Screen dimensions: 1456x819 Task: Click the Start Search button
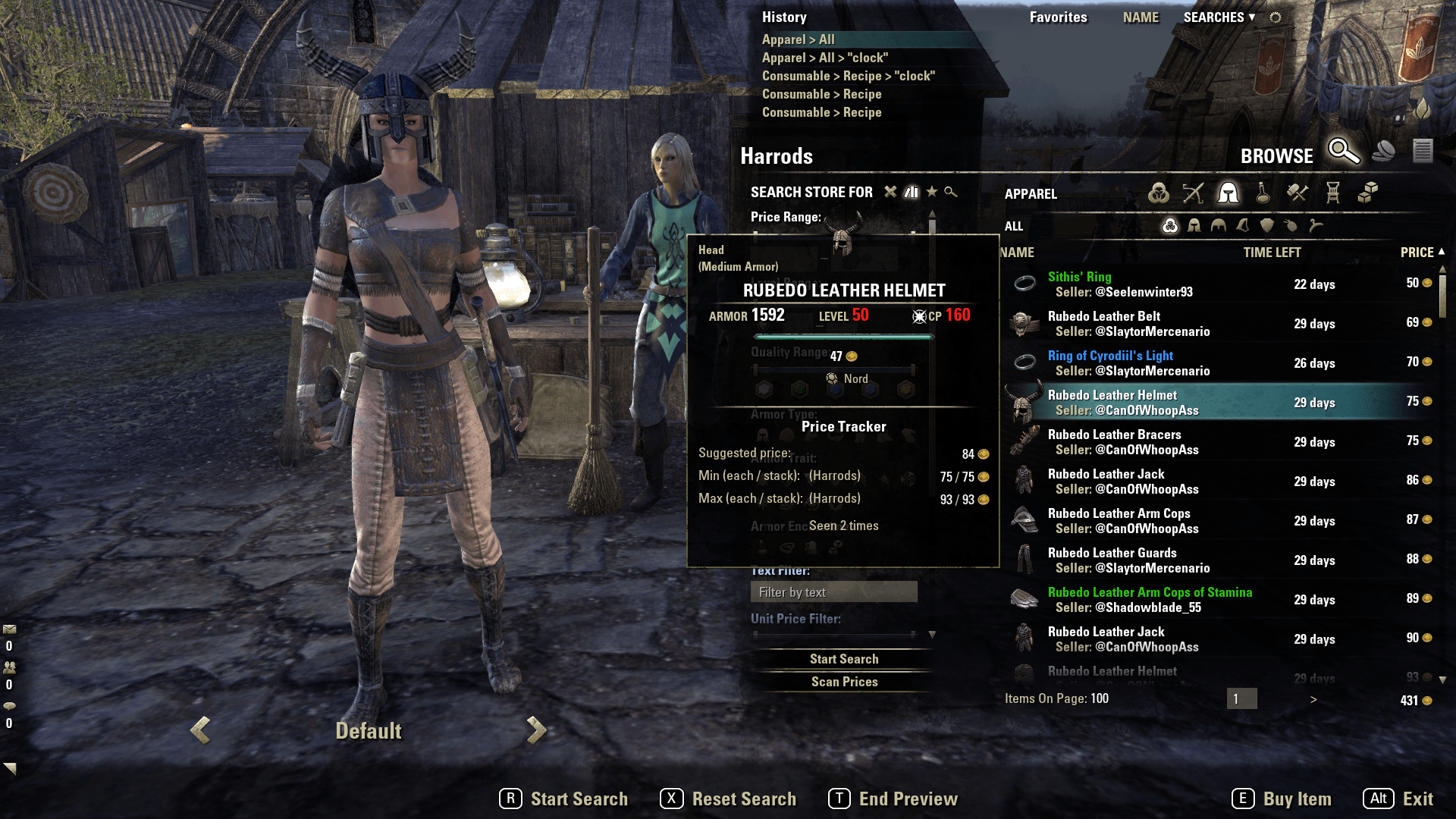pyautogui.click(x=844, y=658)
